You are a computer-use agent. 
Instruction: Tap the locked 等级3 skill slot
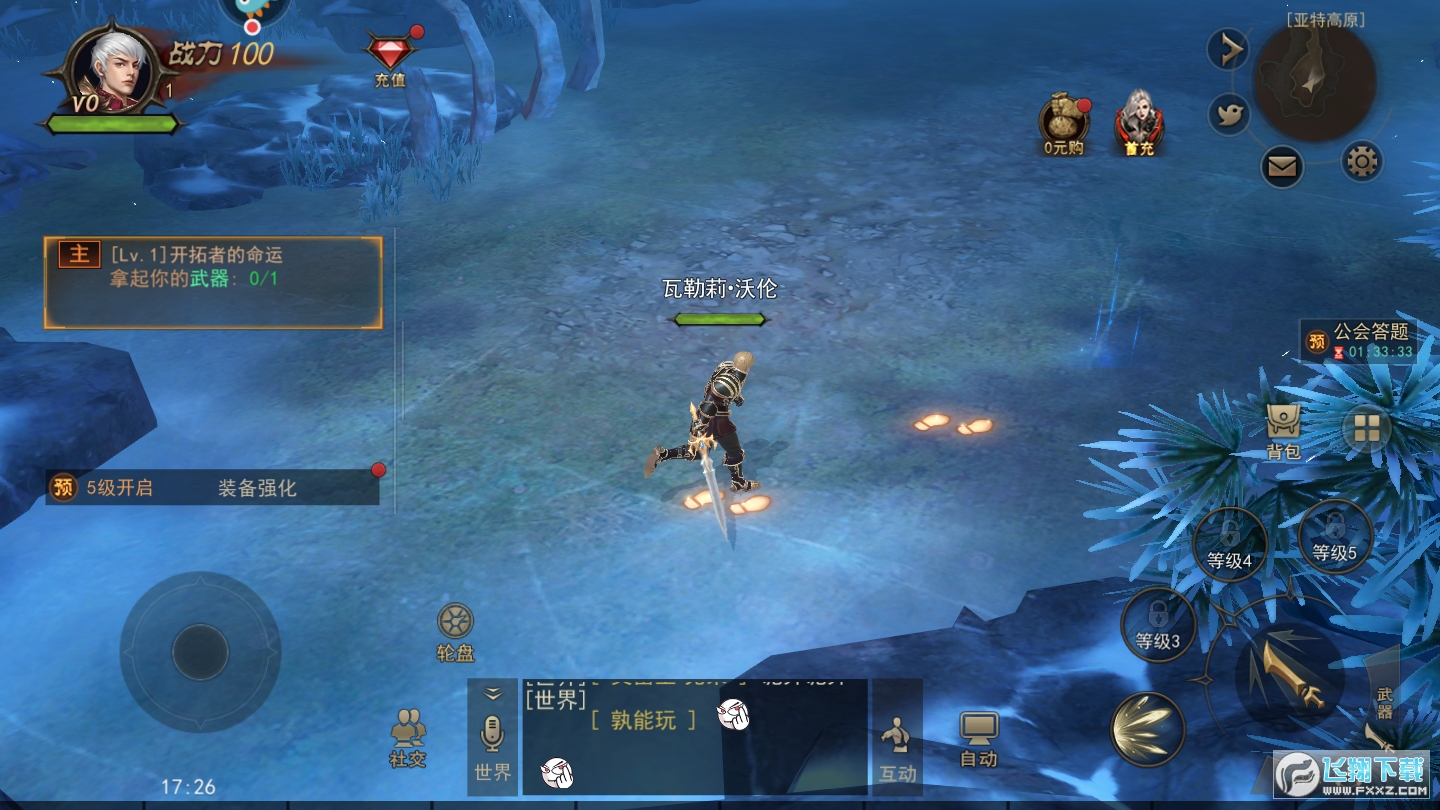click(1158, 624)
